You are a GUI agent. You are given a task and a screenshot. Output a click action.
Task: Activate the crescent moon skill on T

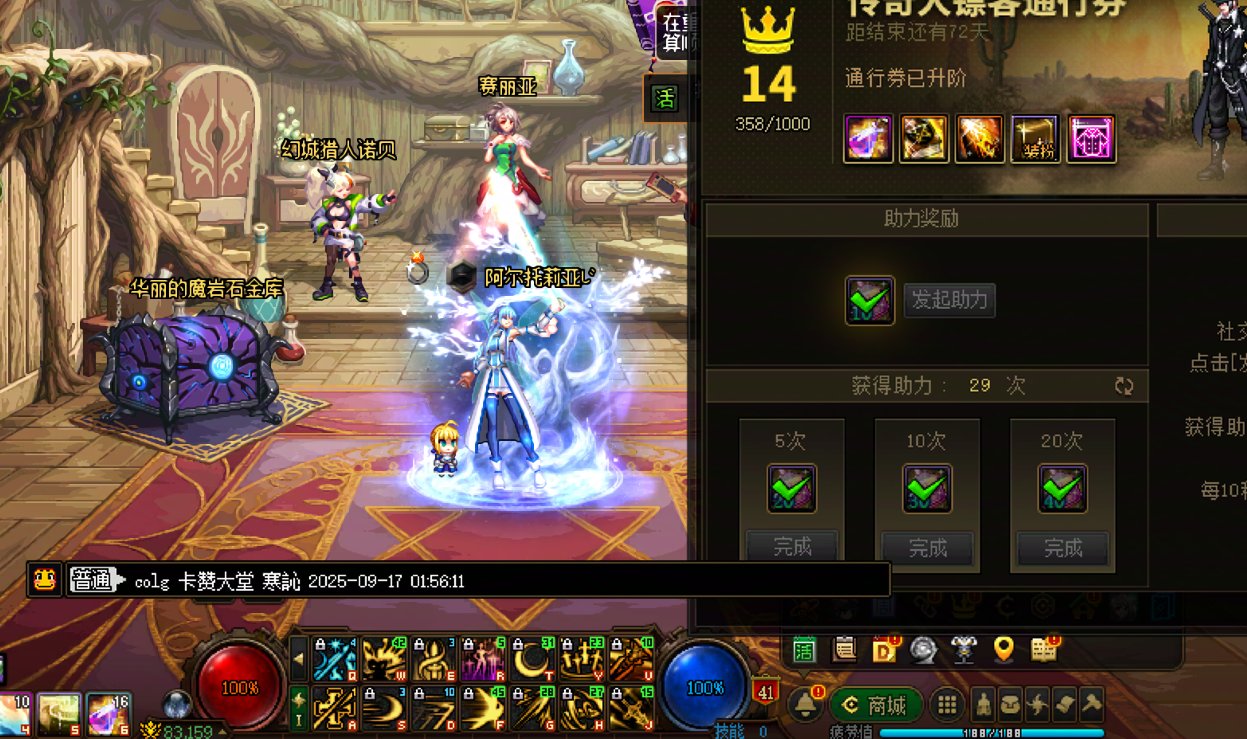point(533,659)
